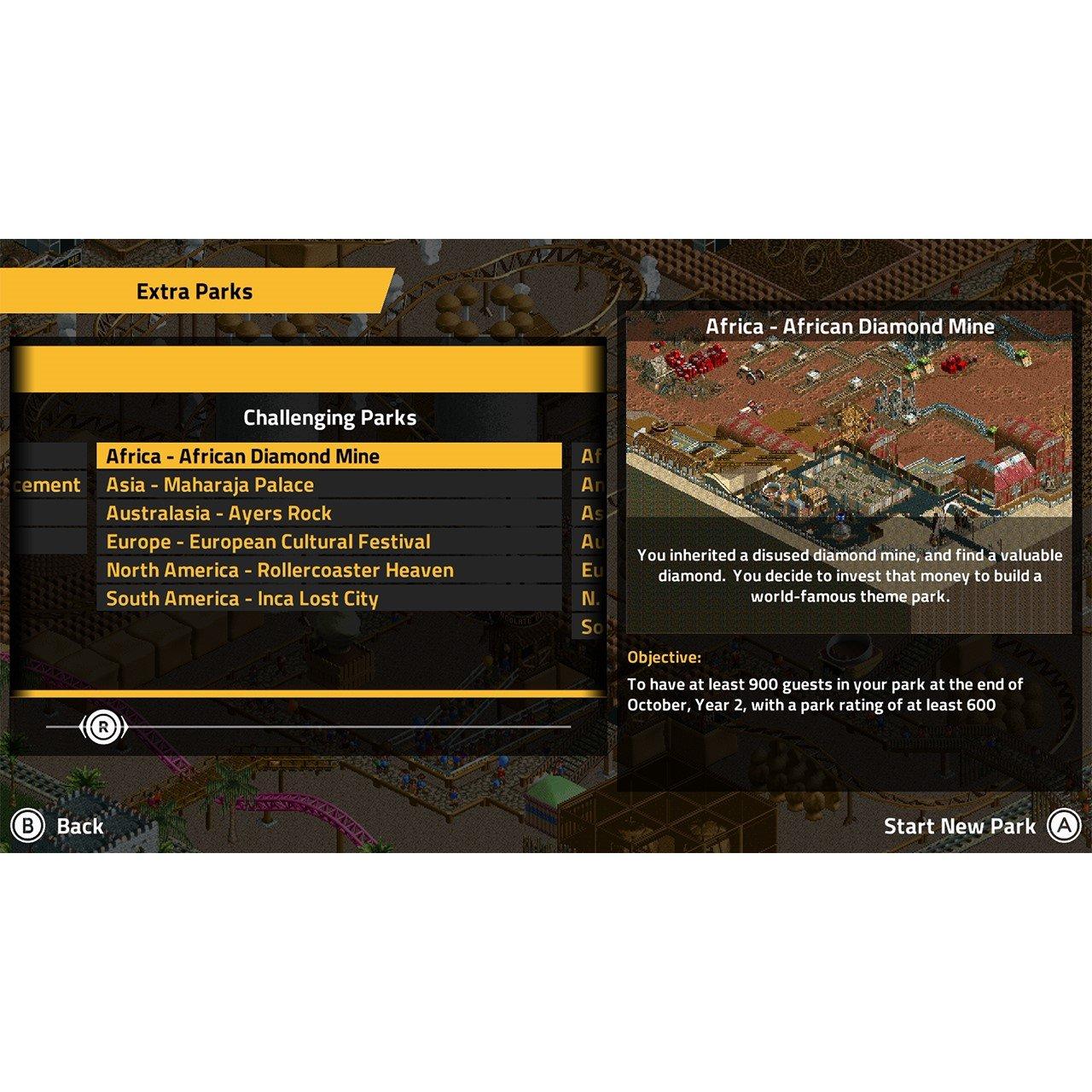
Task: Switch to the Challenging Parks tab
Action: [x=331, y=418]
